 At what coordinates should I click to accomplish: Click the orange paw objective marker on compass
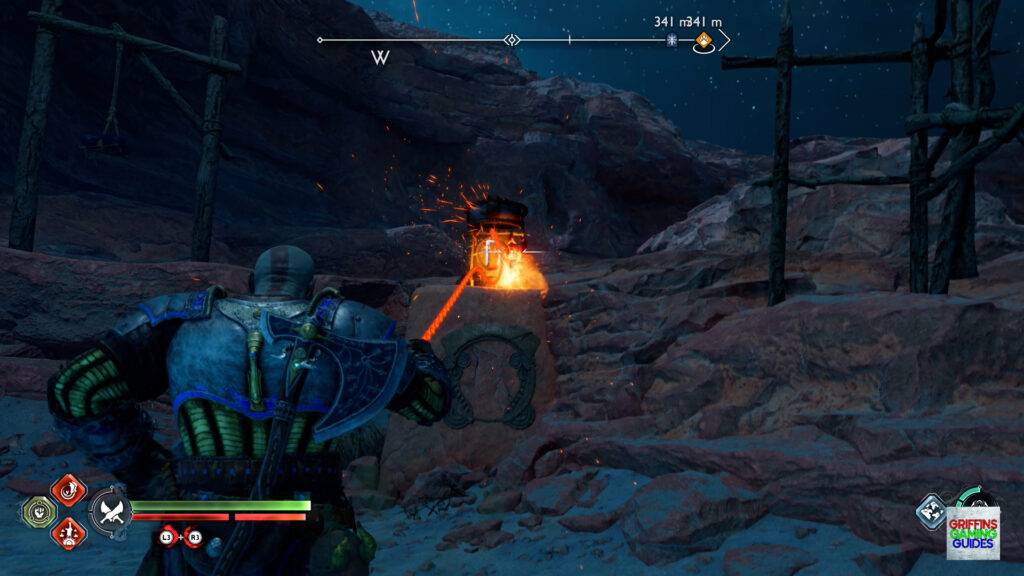704,41
